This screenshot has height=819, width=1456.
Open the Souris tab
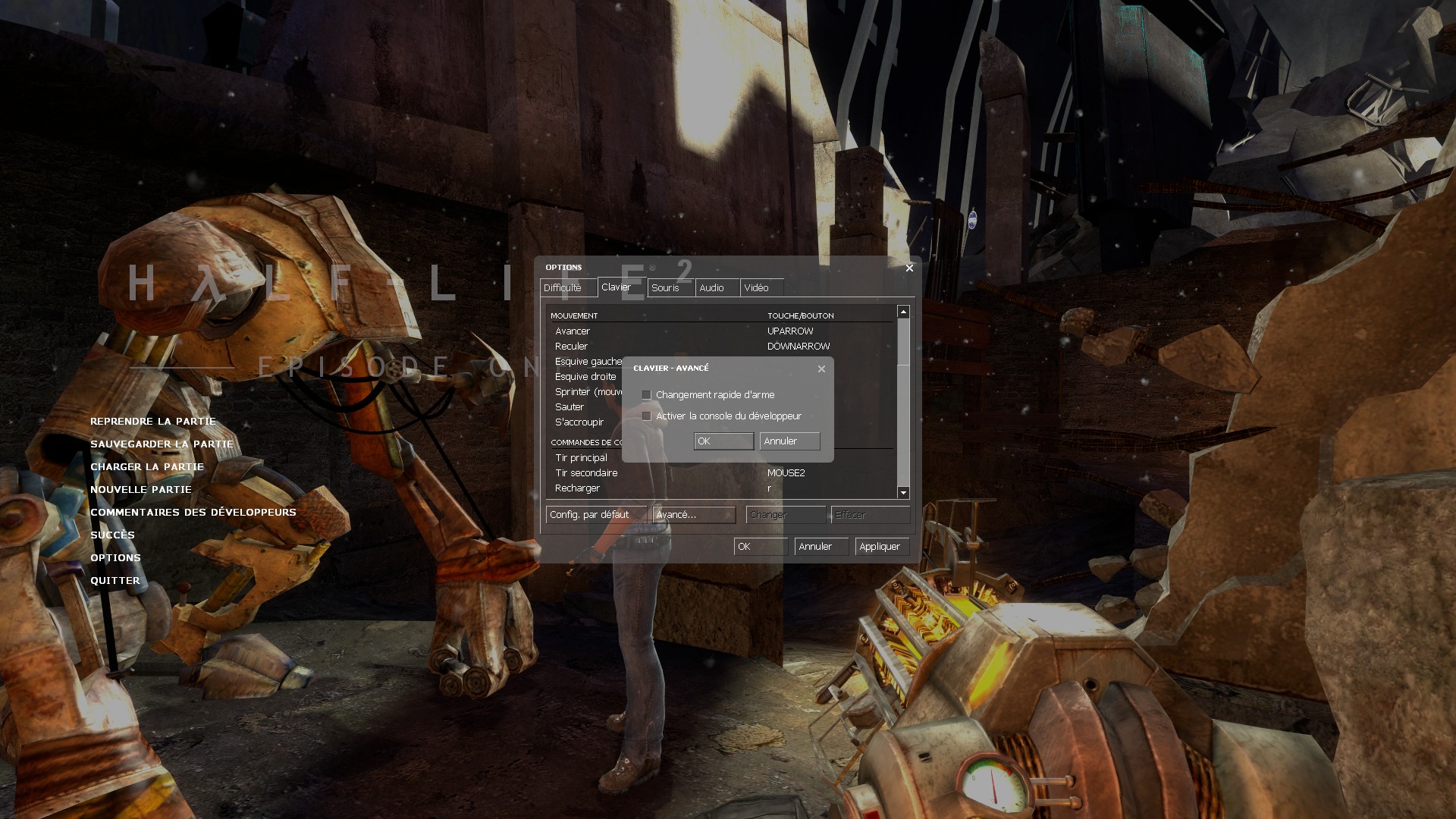tap(665, 288)
